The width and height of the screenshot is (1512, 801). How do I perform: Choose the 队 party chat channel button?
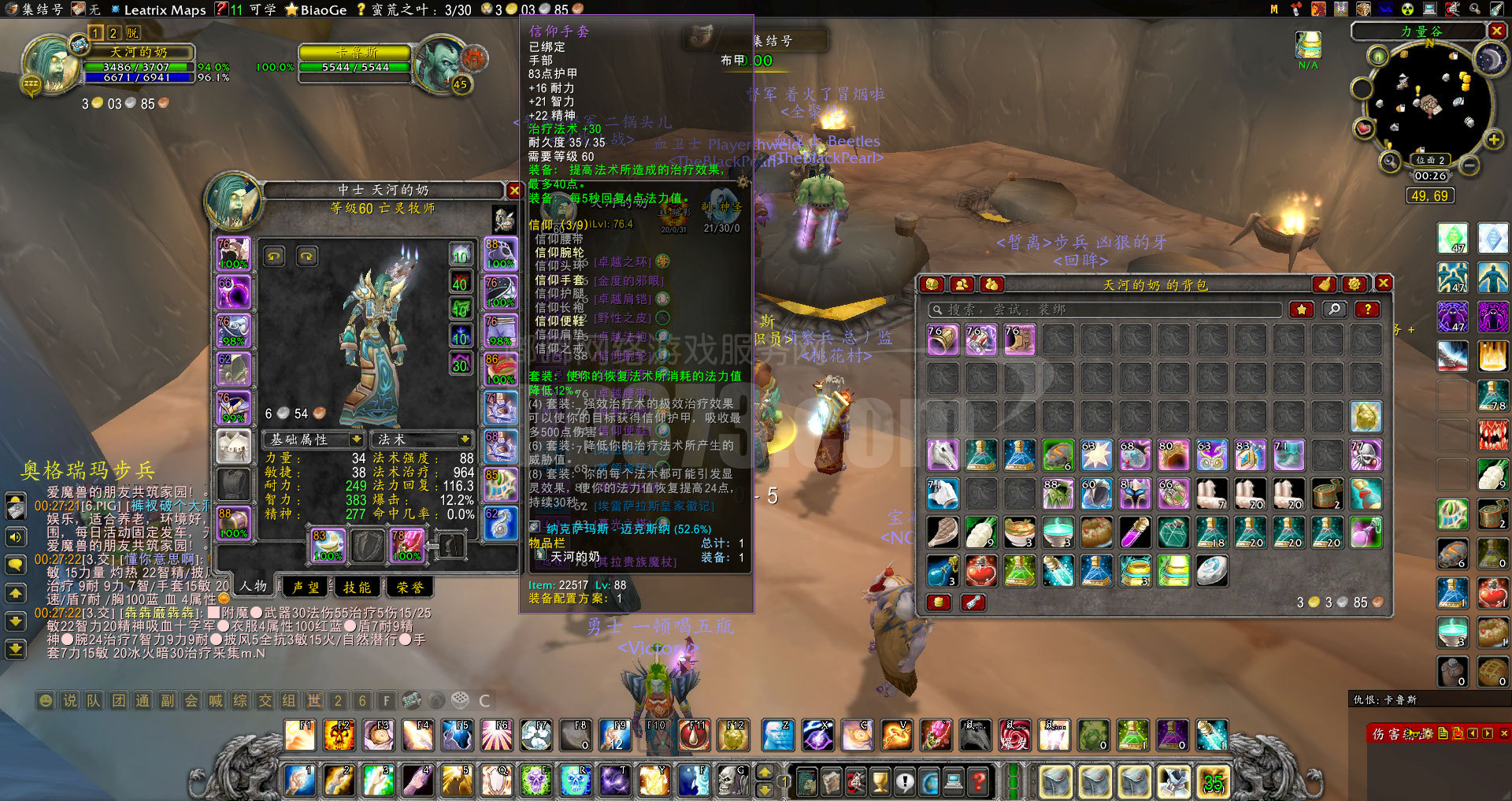pos(94,700)
